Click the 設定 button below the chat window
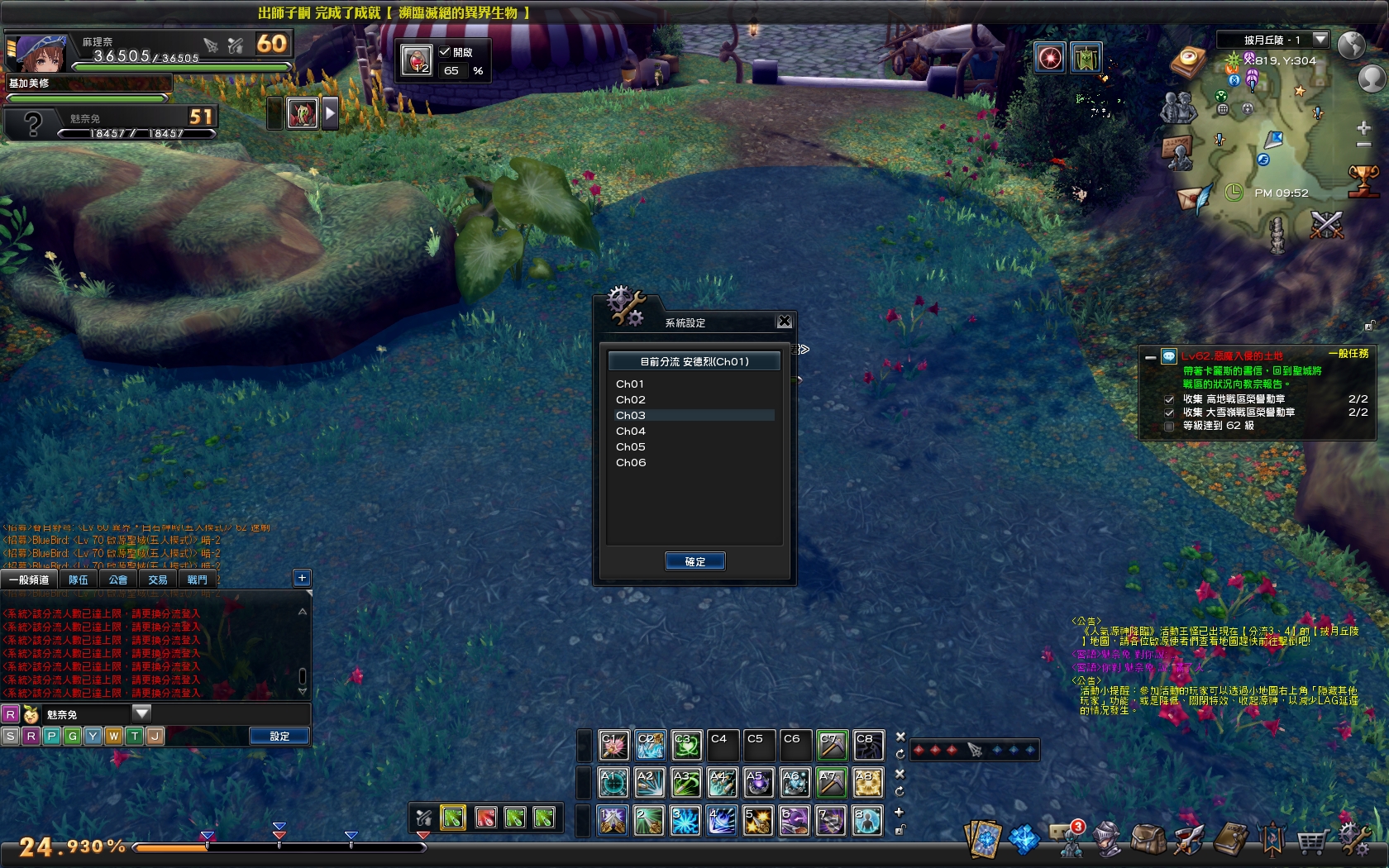The height and width of the screenshot is (868, 1389). click(279, 735)
